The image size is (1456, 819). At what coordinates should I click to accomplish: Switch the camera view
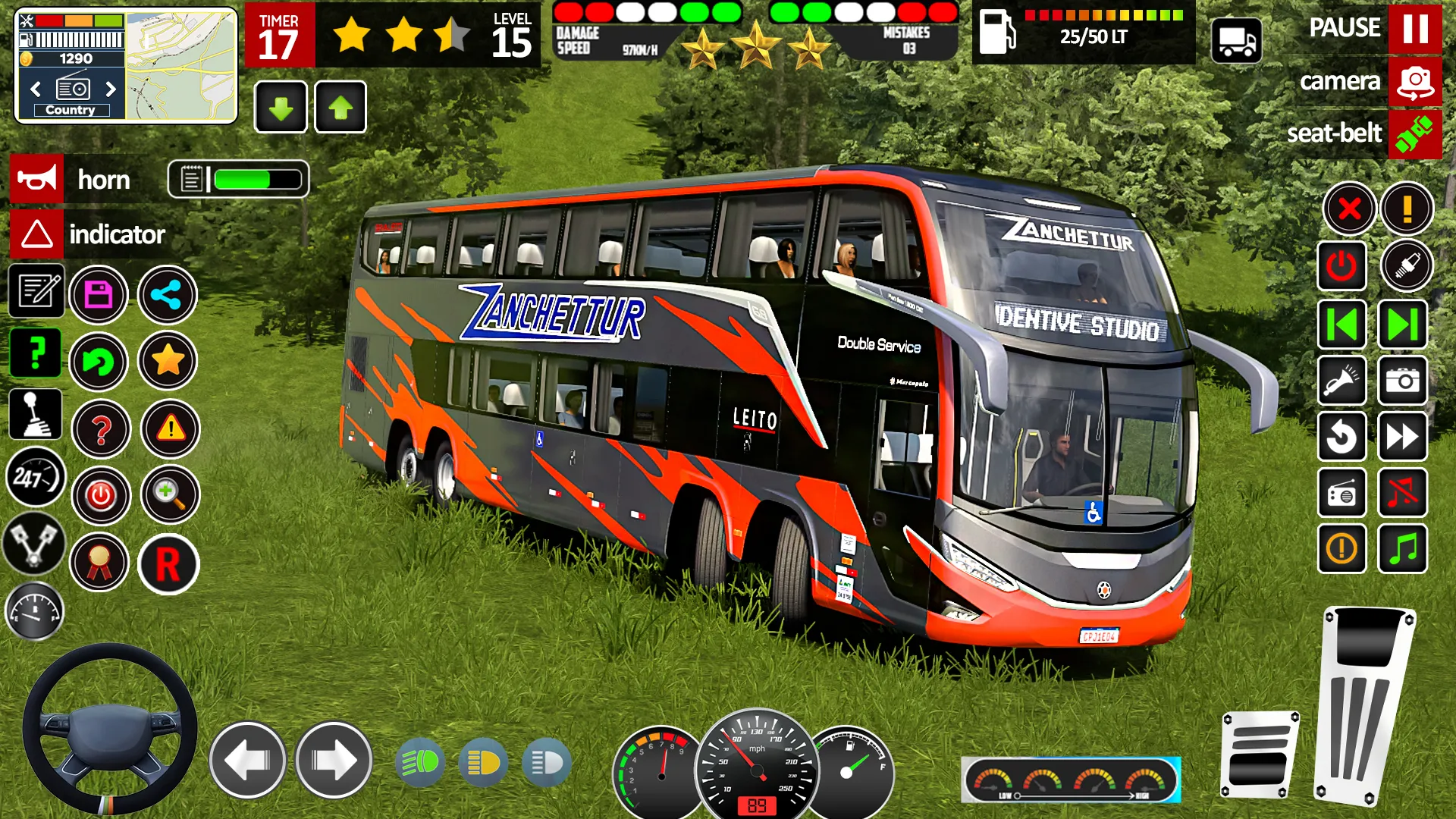tap(1414, 81)
